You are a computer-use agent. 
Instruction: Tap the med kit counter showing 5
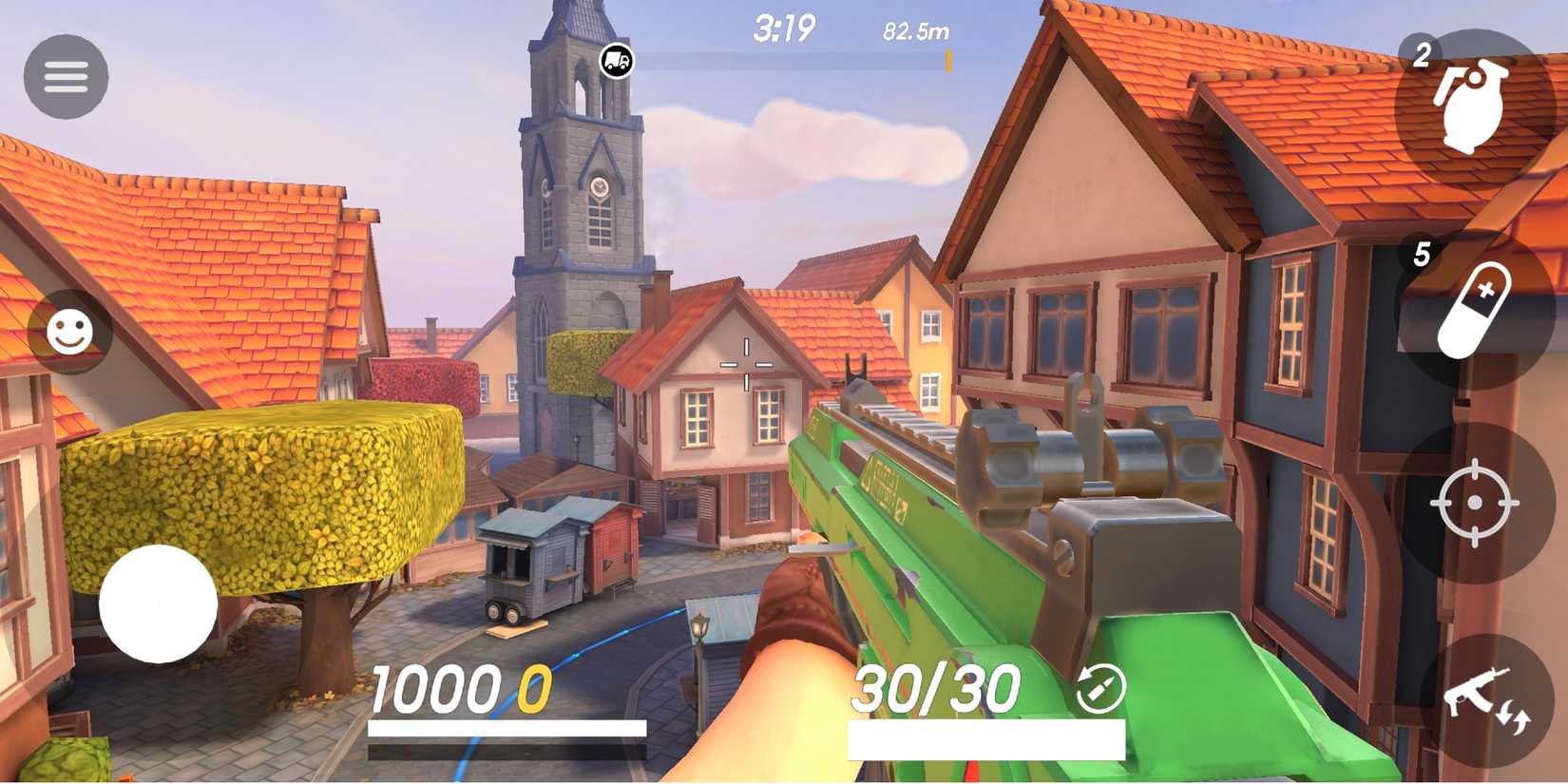click(1422, 254)
